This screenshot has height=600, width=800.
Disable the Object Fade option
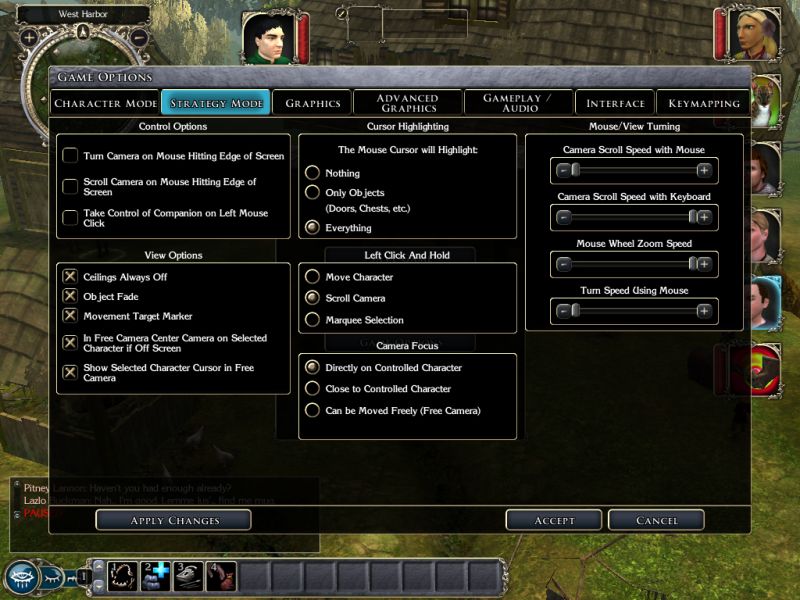(x=70, y=296)
